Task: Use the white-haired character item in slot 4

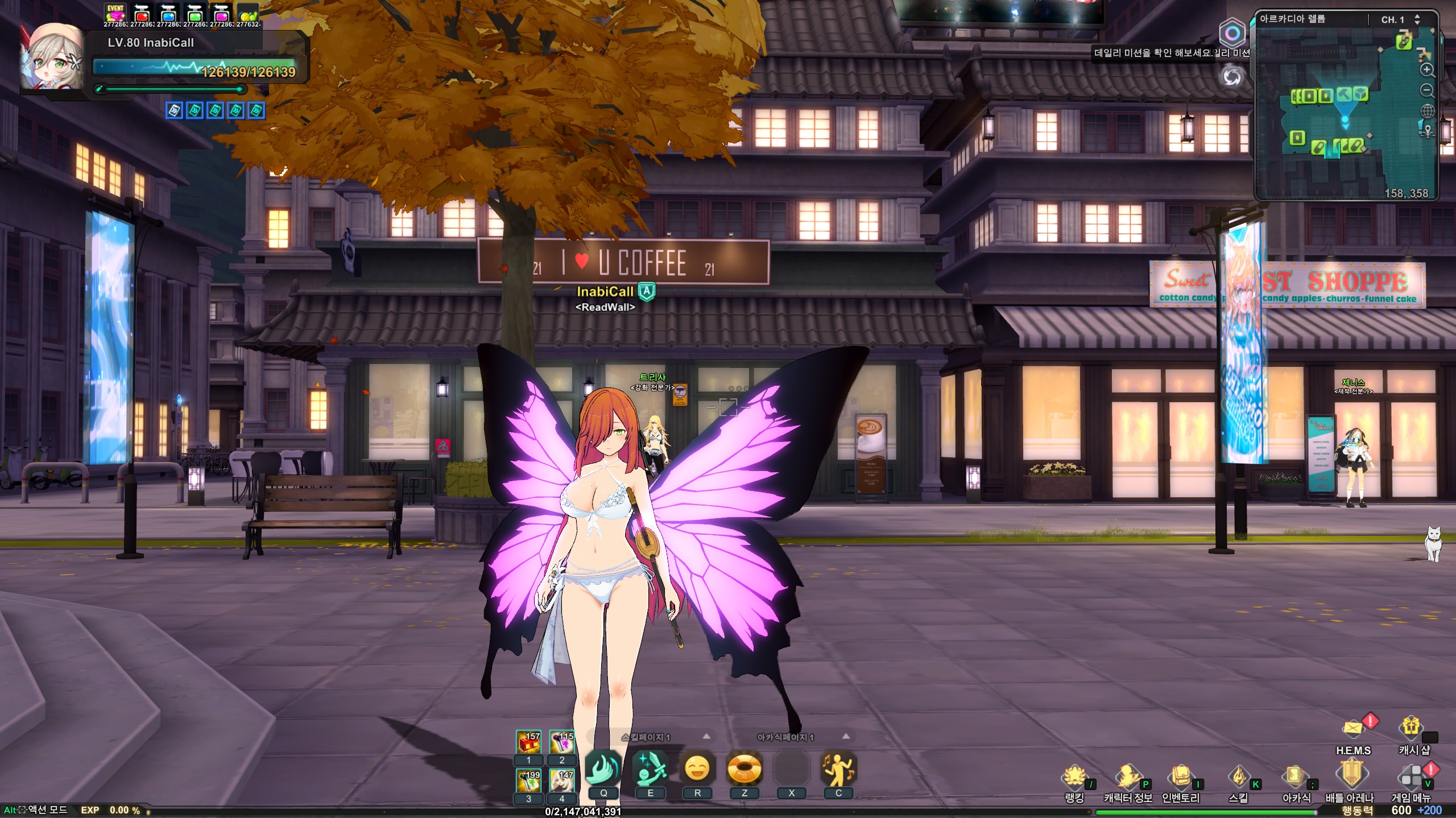Action: [x=561, y=780]
